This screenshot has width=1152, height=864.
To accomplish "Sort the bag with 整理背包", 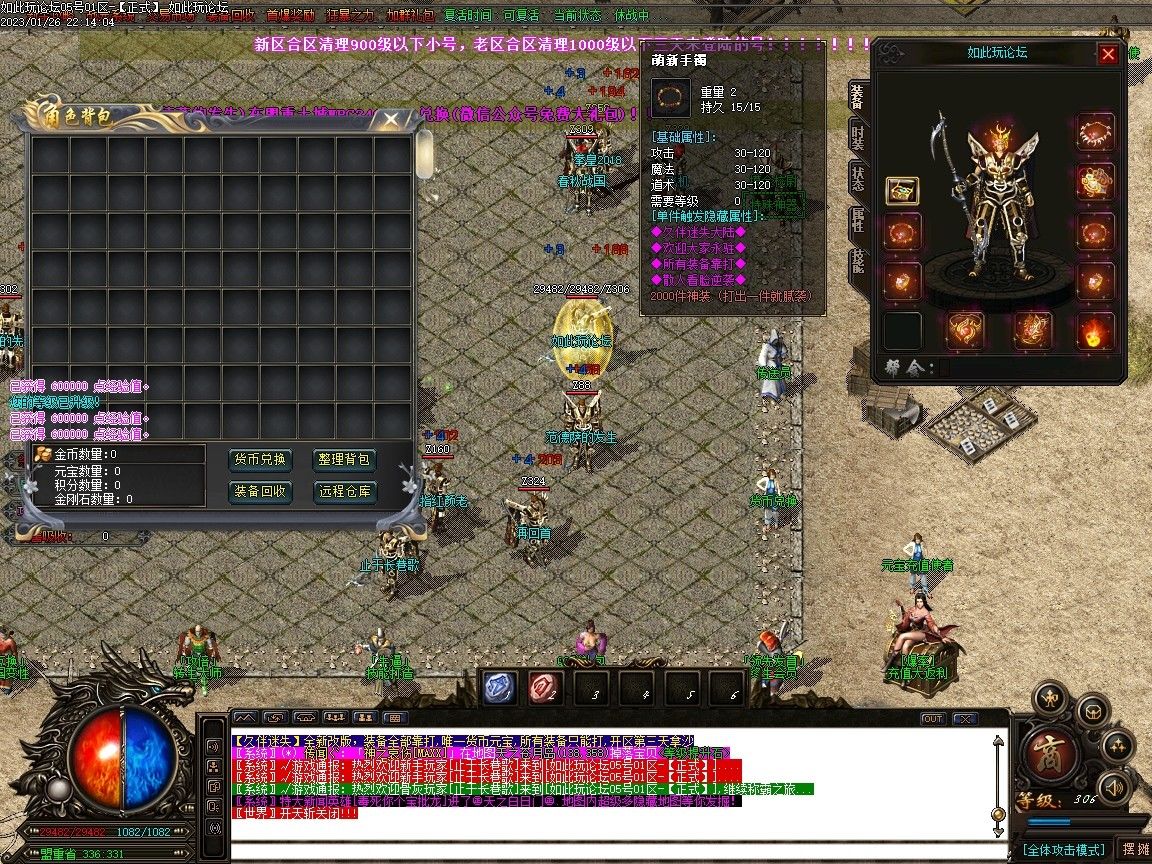I will coord(345,460).
